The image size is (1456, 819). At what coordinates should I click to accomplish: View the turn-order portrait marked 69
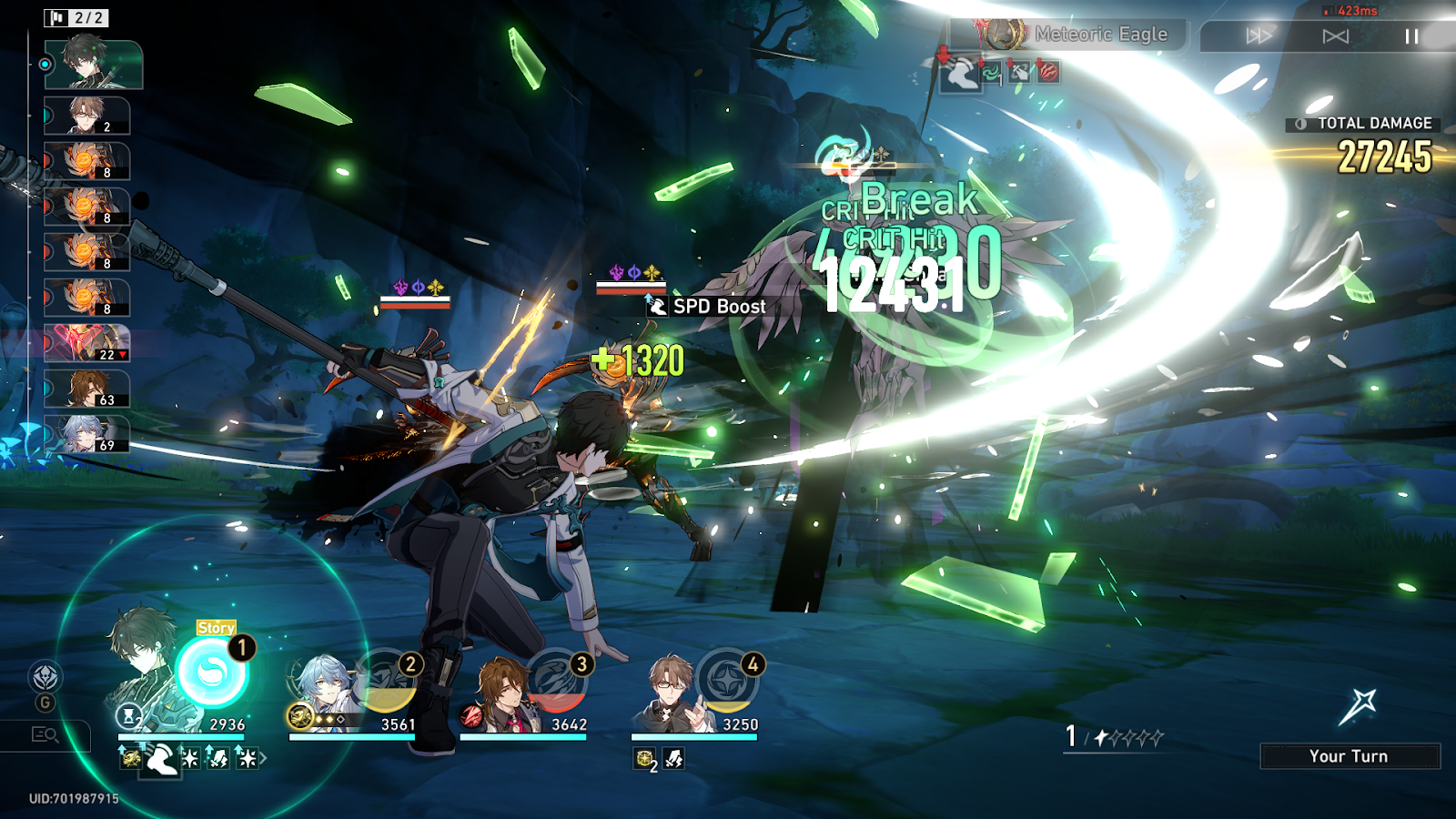point(88,435)
